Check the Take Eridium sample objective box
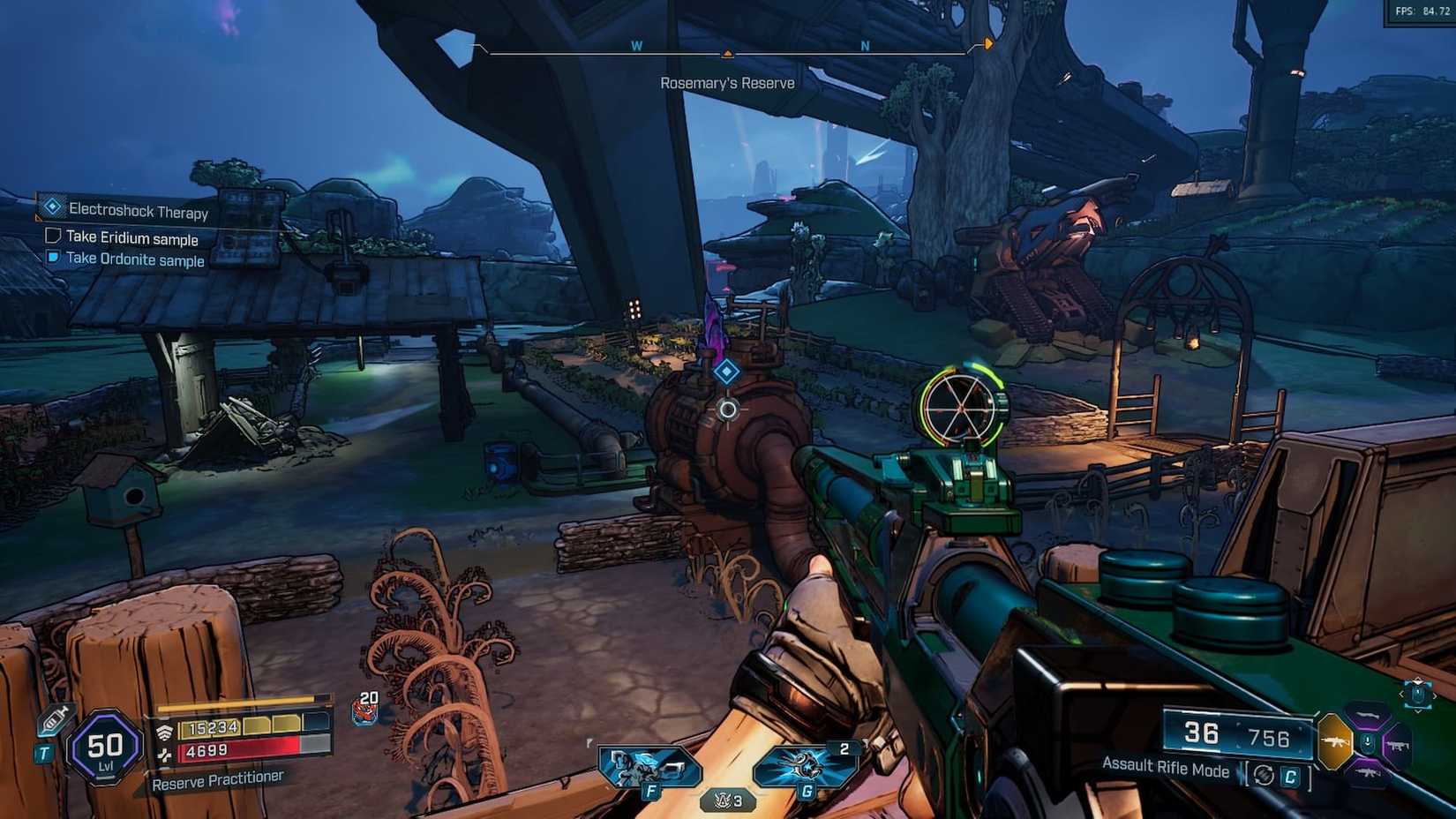Viewport: 1456px width, 819px height. click(51, 236)
